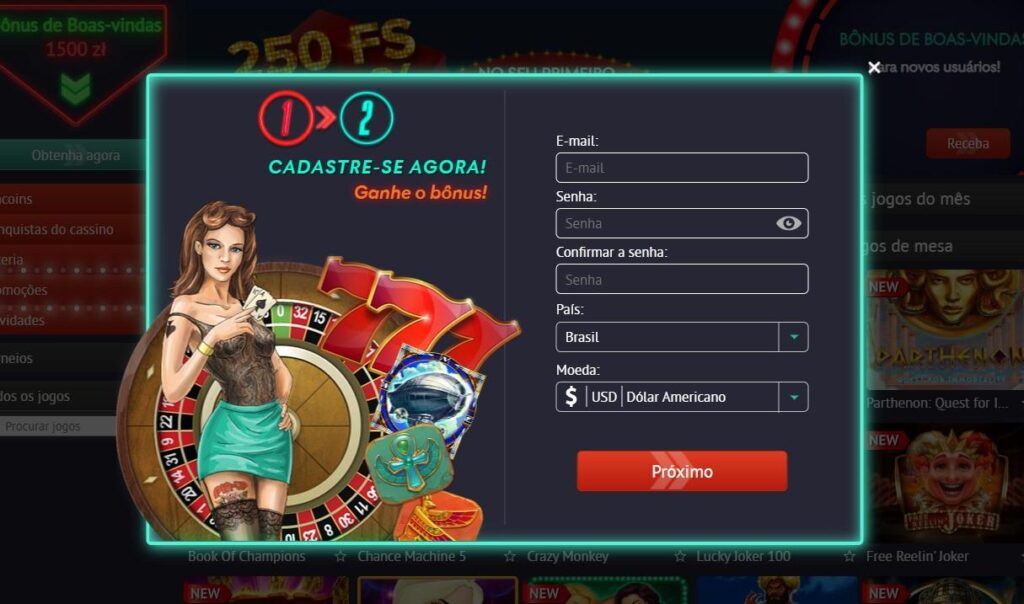This screenshot has height=604, width=1024.
Task: Toggle password visibility eye icon
Action: 788,223
